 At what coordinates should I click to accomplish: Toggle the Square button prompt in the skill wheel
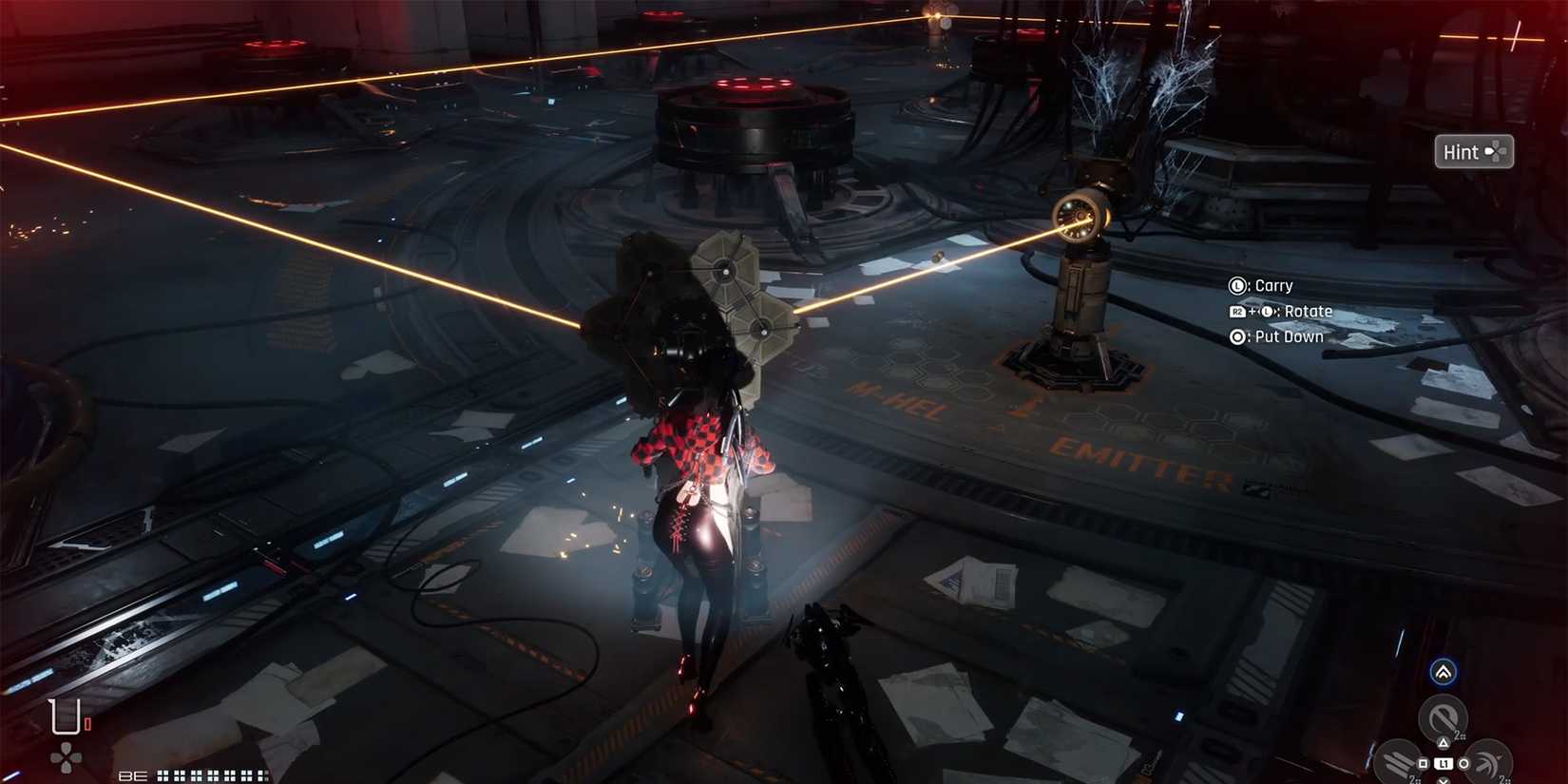[1423, 763]
